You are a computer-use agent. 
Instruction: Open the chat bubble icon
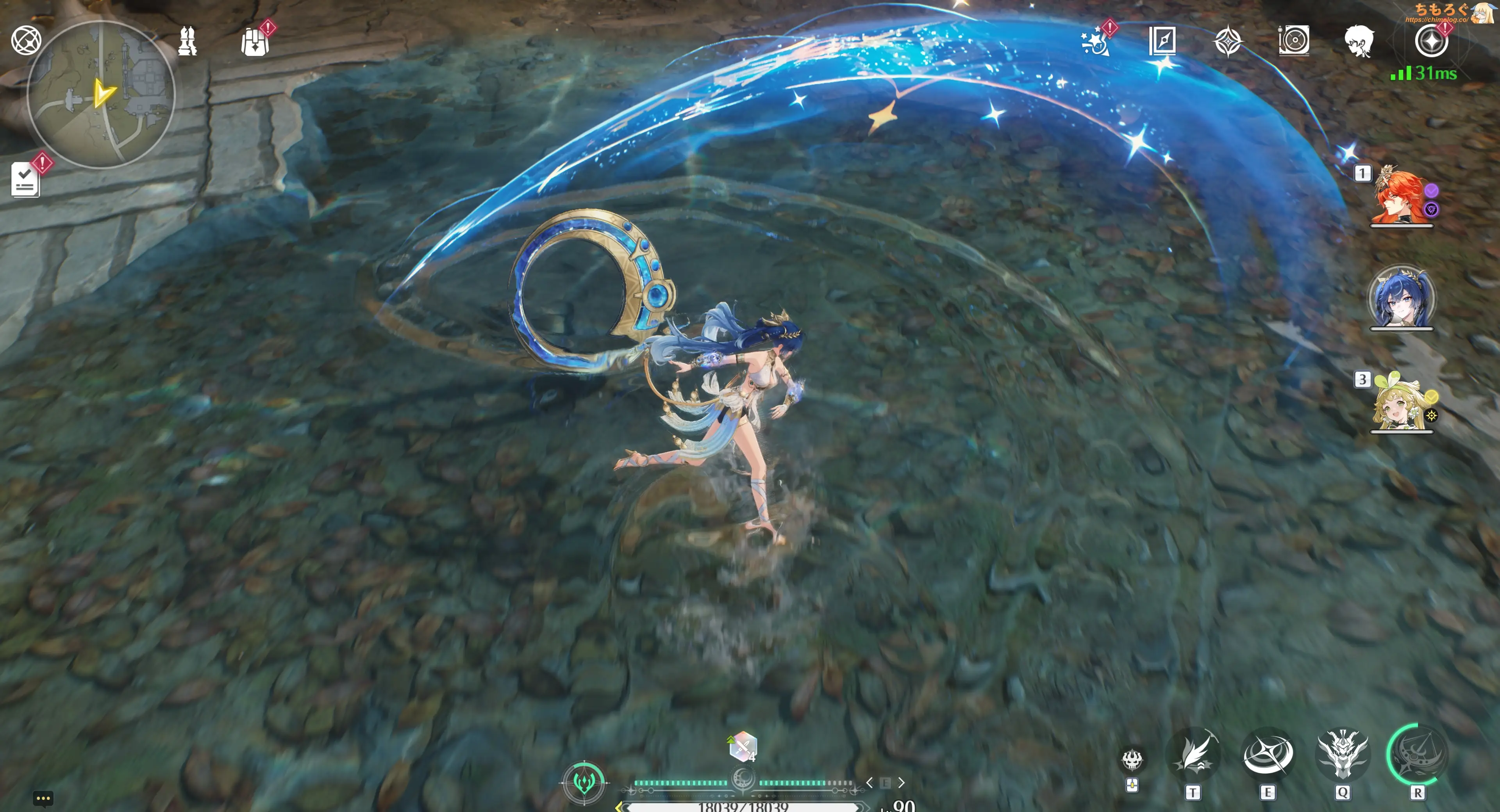click(x=43, y=799)
